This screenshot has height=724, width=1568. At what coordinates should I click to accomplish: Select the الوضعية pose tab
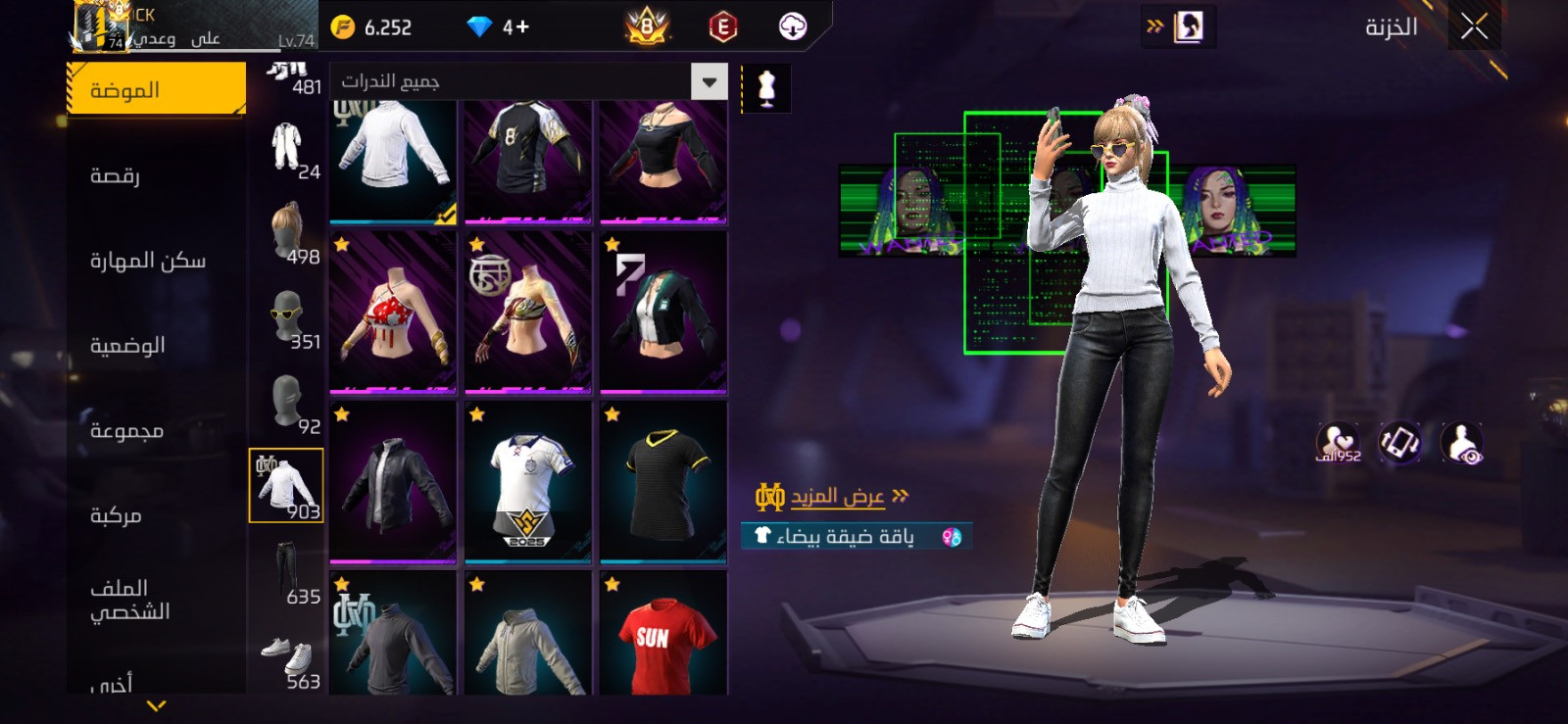click(x=127, y=346)
